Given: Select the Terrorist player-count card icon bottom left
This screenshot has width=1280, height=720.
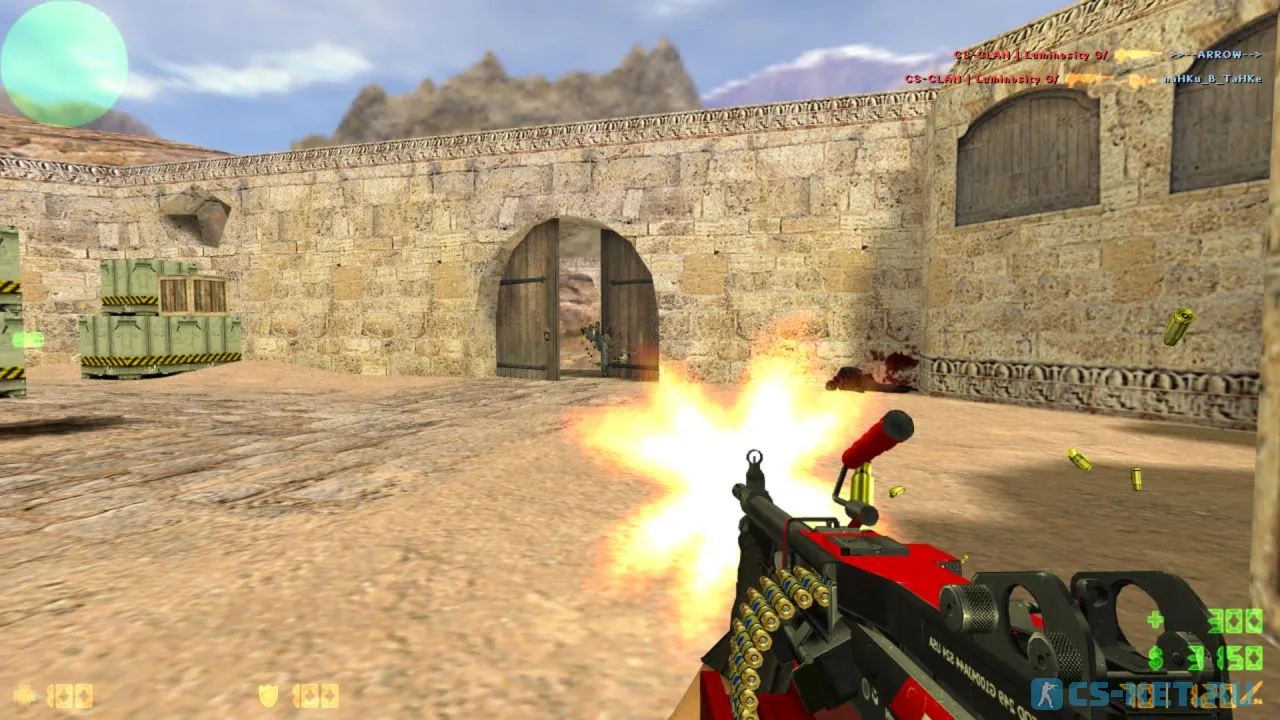Looking at the screenshot, I should point(70,697).
